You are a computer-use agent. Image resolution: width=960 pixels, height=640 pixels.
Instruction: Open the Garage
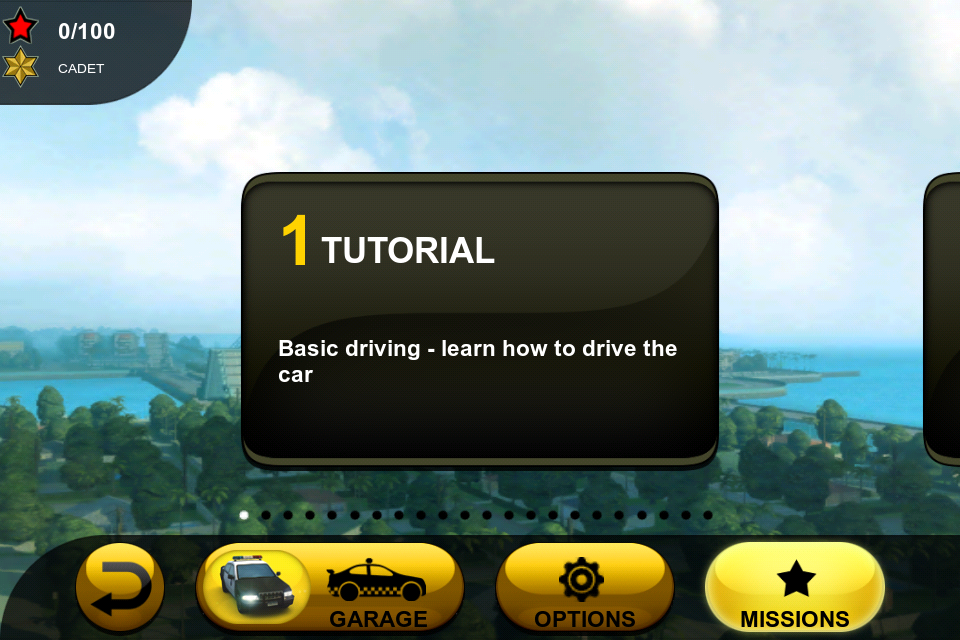[x=330, y=588]
